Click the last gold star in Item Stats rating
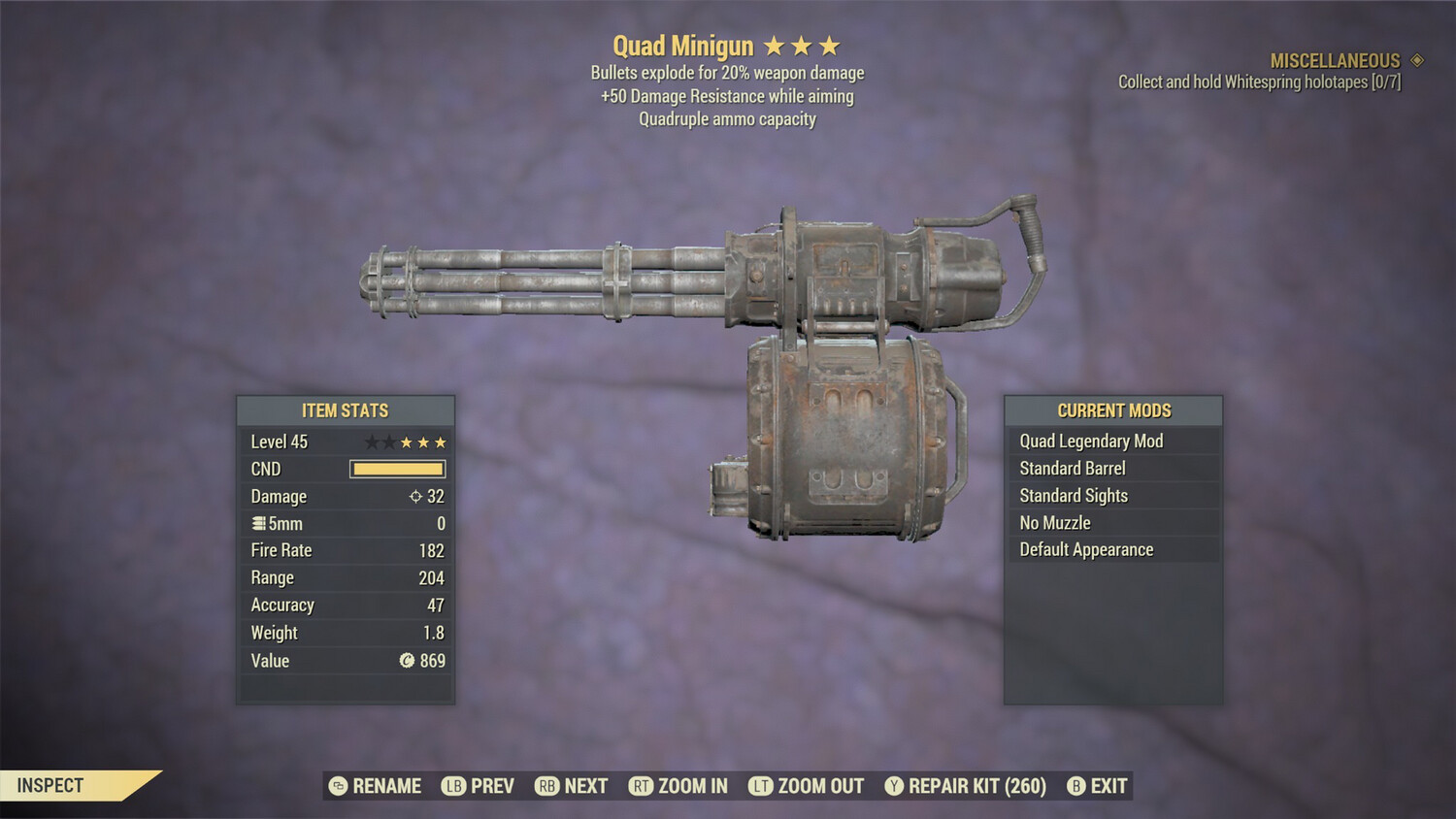Screen dimensions: 1456x819 441,441
